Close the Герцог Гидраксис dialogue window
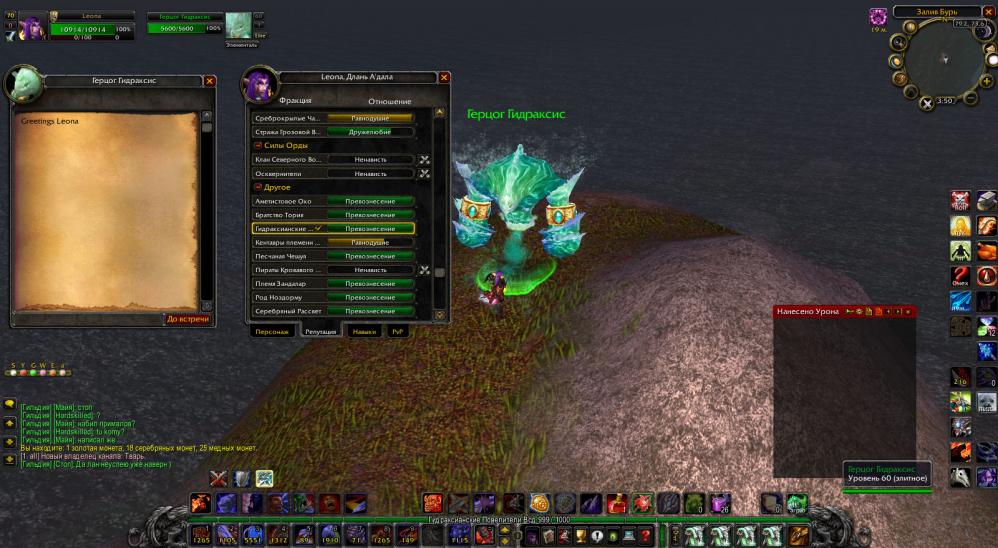The image size is (998, 548). [x=209, y=81]
